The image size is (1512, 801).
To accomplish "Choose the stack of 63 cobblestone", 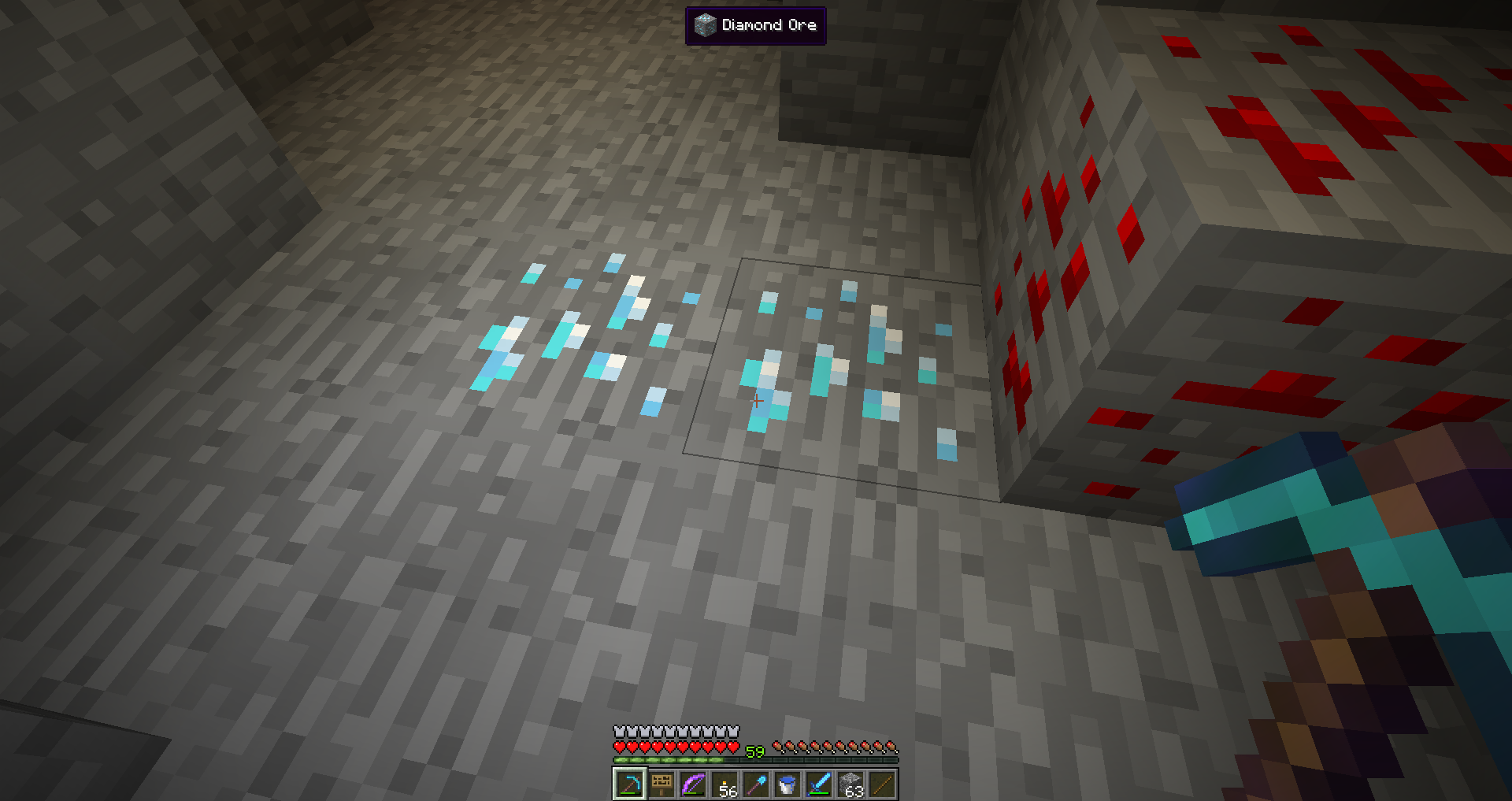I will click(x=850, y=784).
